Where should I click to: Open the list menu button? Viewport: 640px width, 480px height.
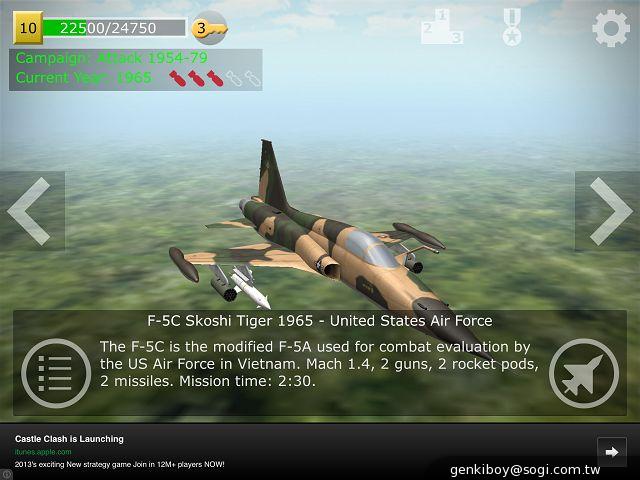pyautogui.click(x=55, y=375)
